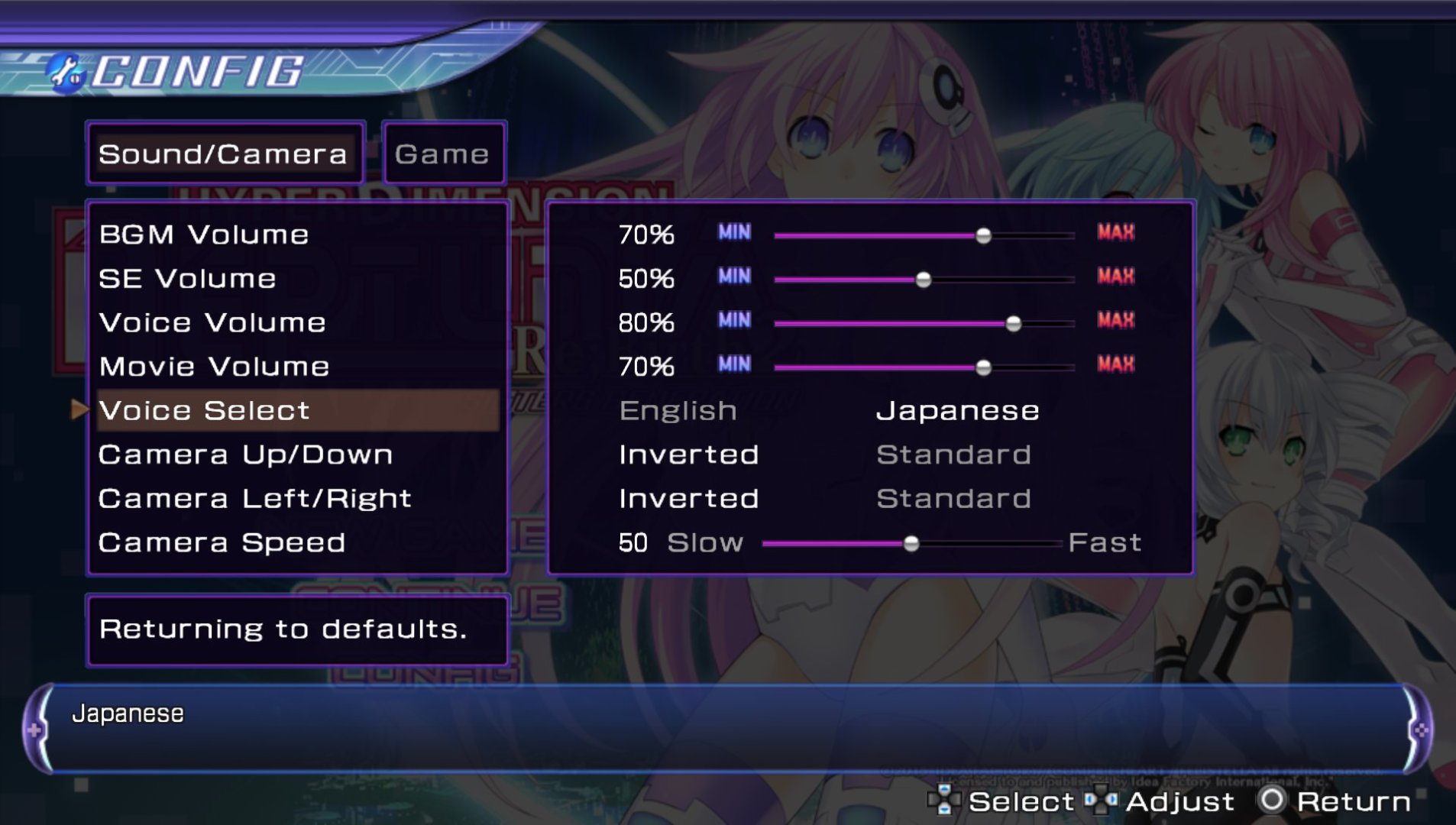This screenshot has width=1456, height=825.
Task: Set Camera Left/Right to Inverted
Action: (688, 499)
